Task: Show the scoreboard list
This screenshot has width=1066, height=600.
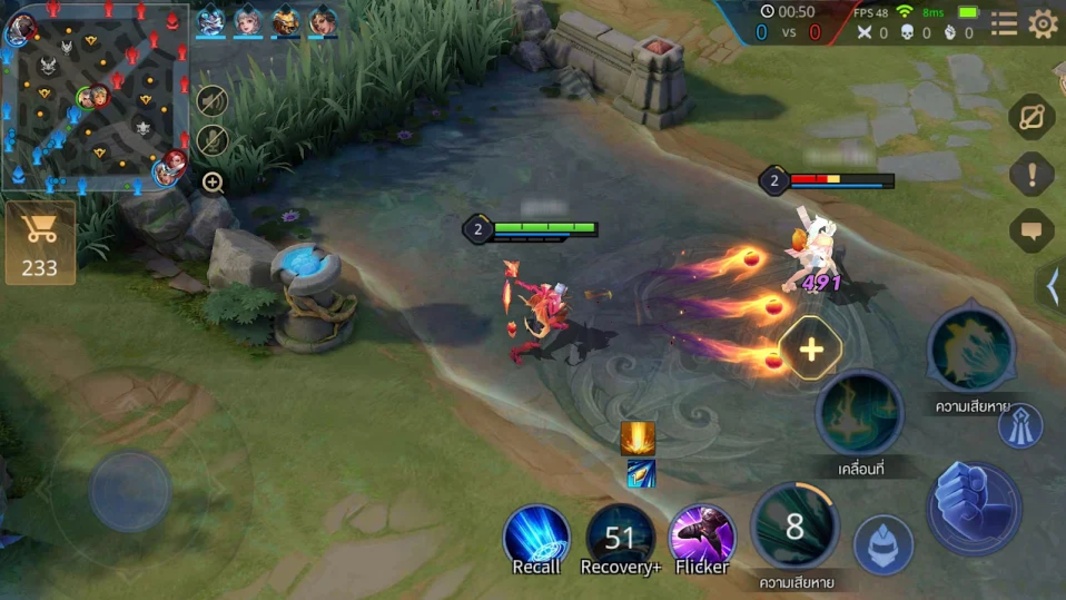Action: [1004, 24]
